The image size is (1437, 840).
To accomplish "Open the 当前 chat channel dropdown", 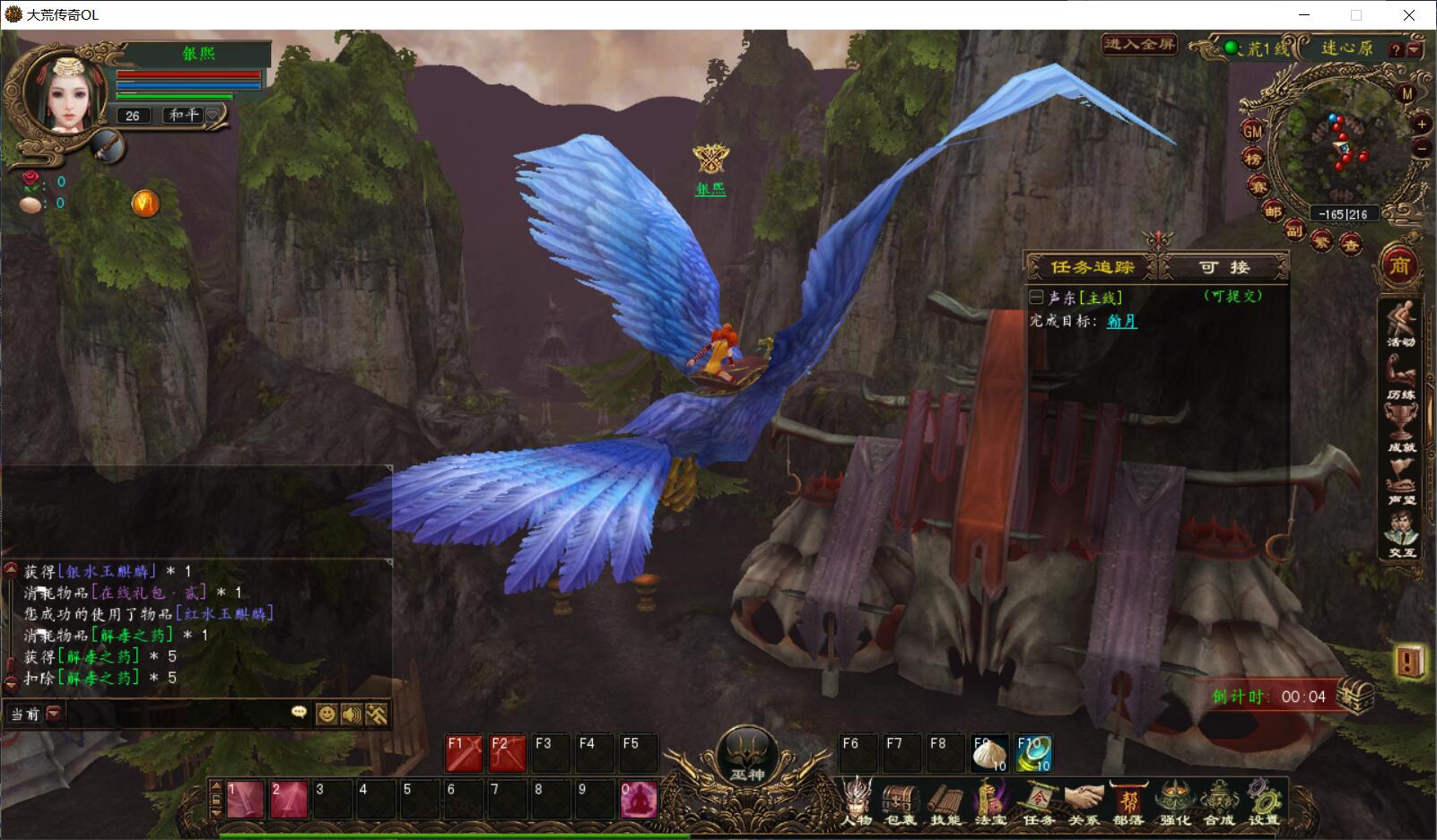I will (53, 714).
